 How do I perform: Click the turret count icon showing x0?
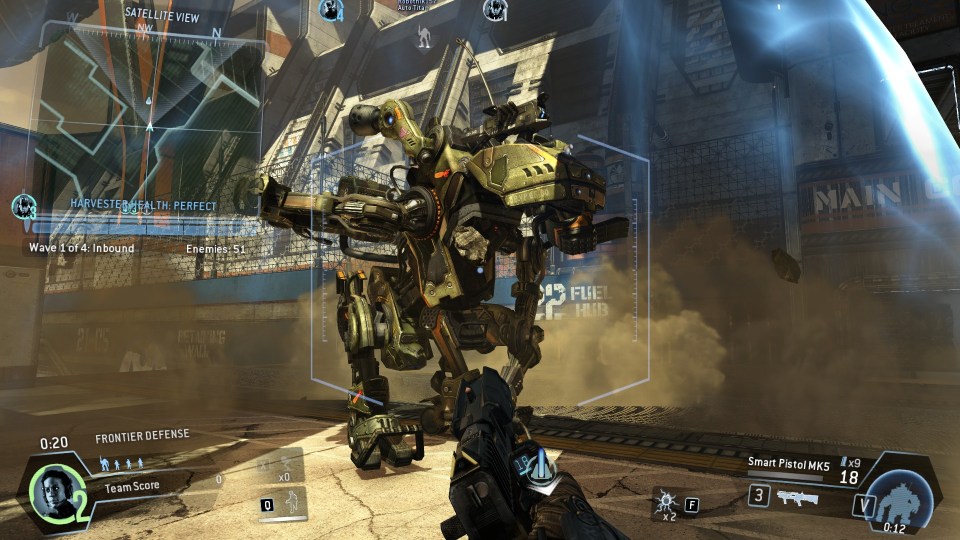286,468
